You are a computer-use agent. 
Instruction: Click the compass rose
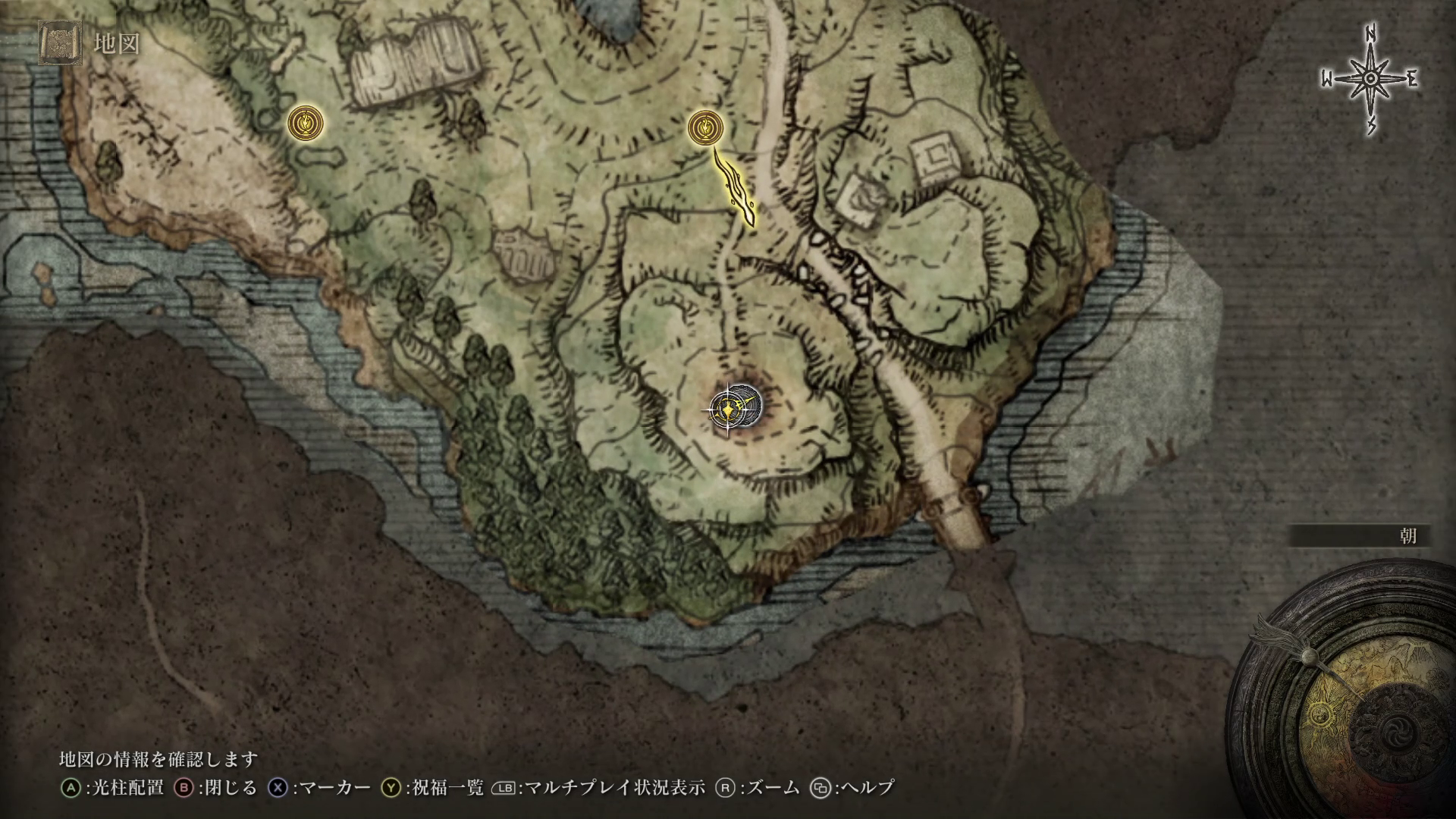tap(1370, 80)
